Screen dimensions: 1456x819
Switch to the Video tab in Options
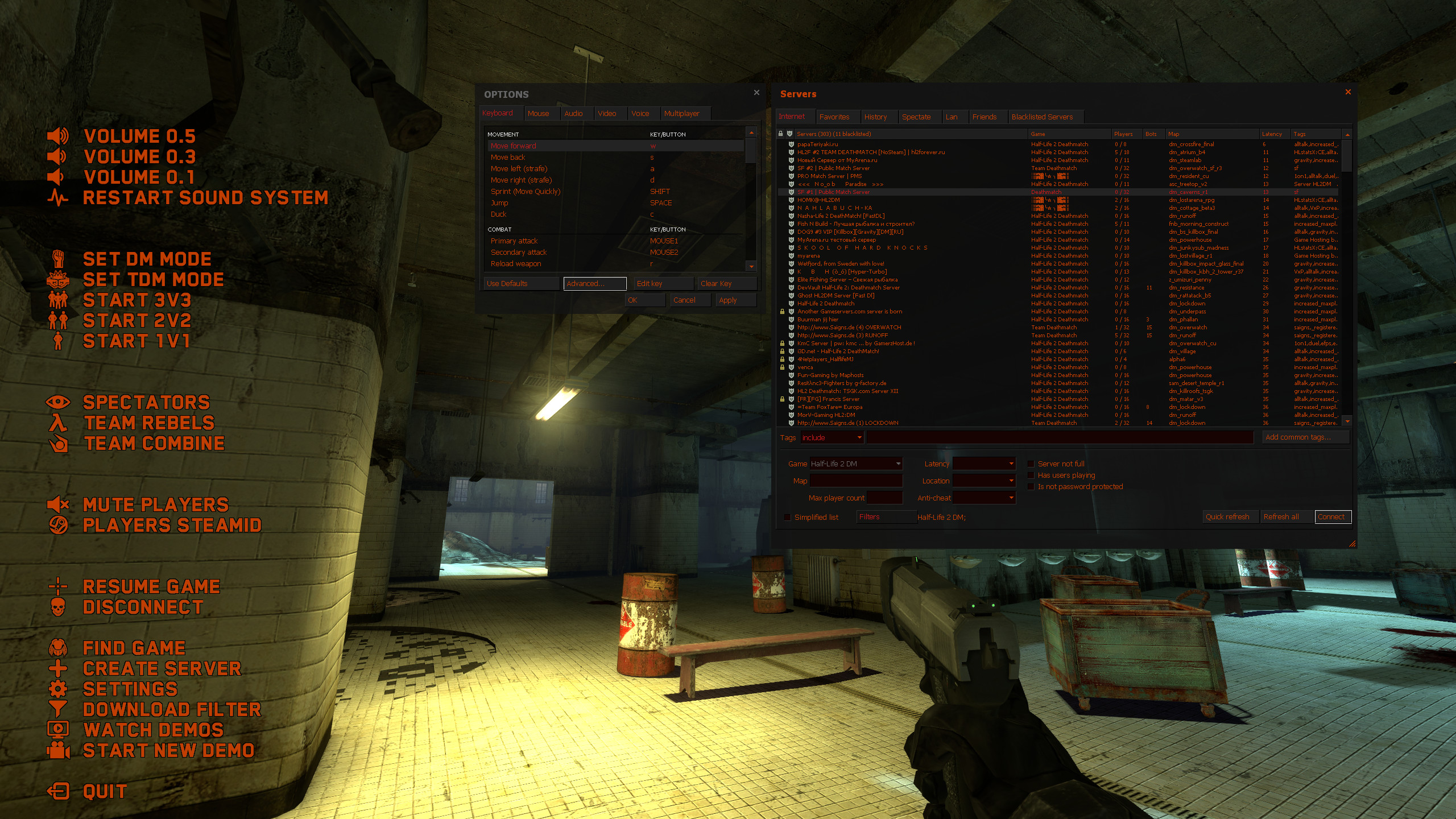608,113
